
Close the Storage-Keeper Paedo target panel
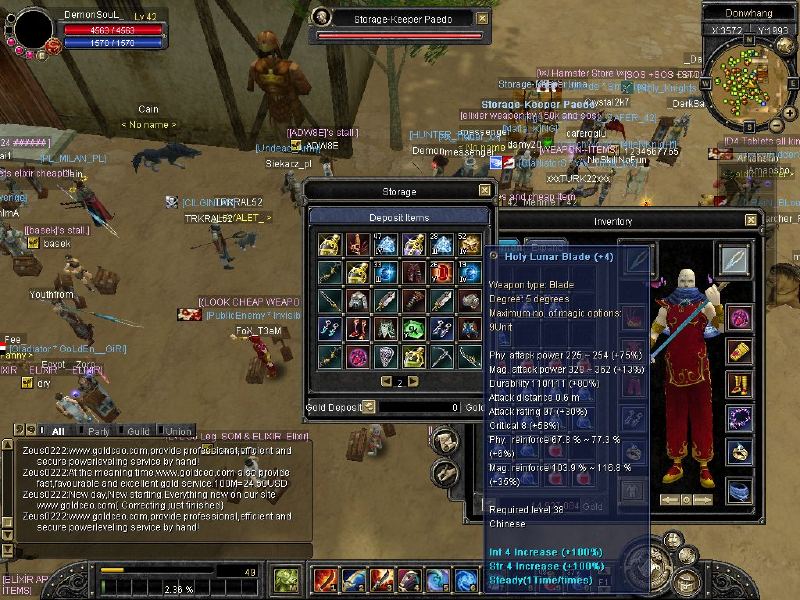click(x=483, y=18)
